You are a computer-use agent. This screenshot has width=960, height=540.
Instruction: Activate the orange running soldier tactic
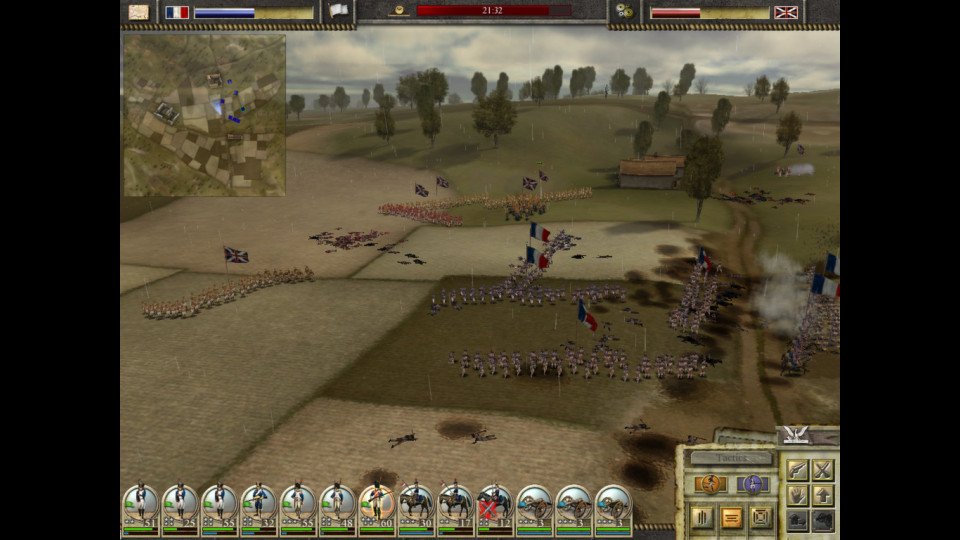tap(711, 485)
